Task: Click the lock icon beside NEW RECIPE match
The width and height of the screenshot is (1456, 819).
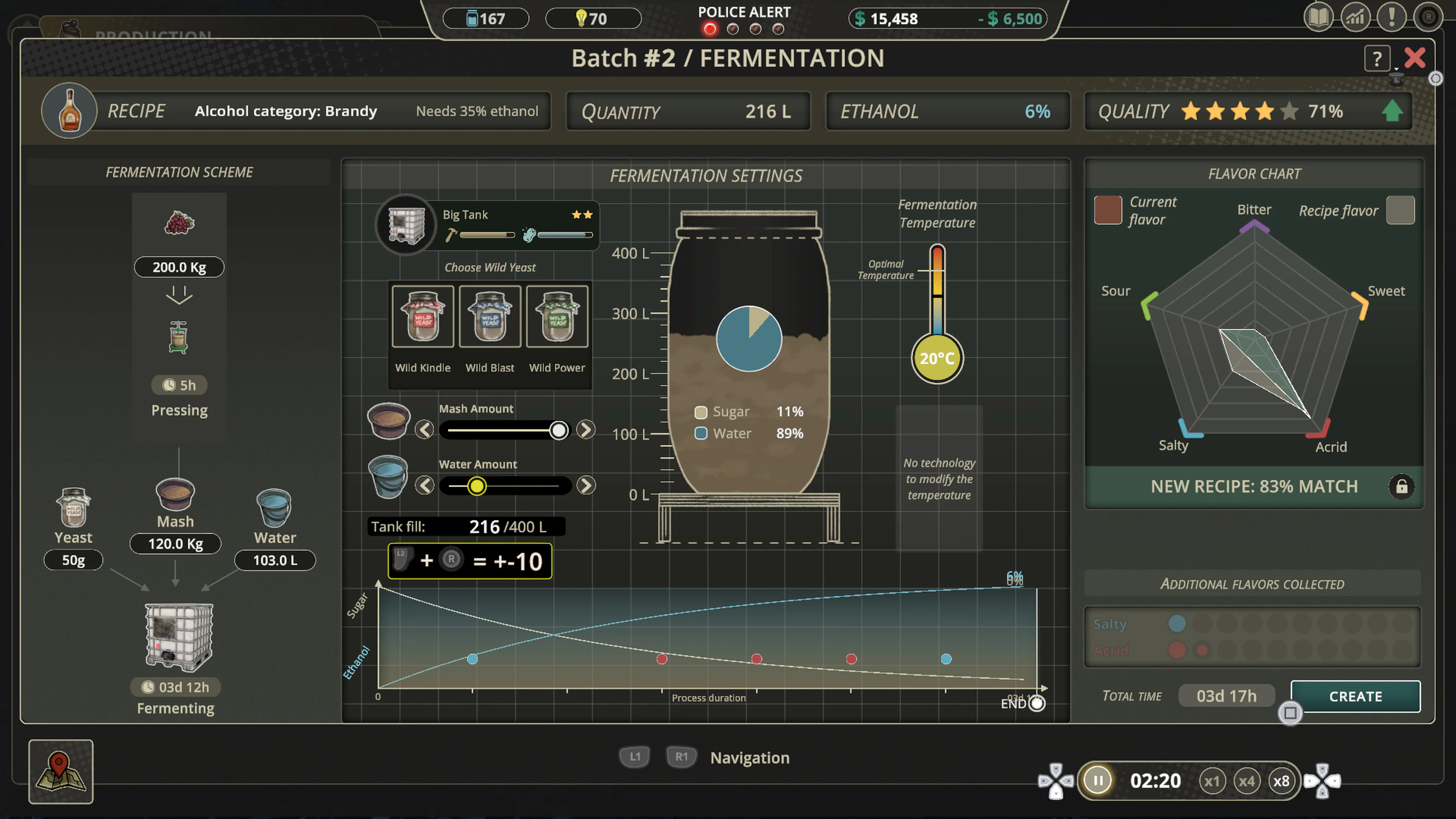Action: [1402, 486]
